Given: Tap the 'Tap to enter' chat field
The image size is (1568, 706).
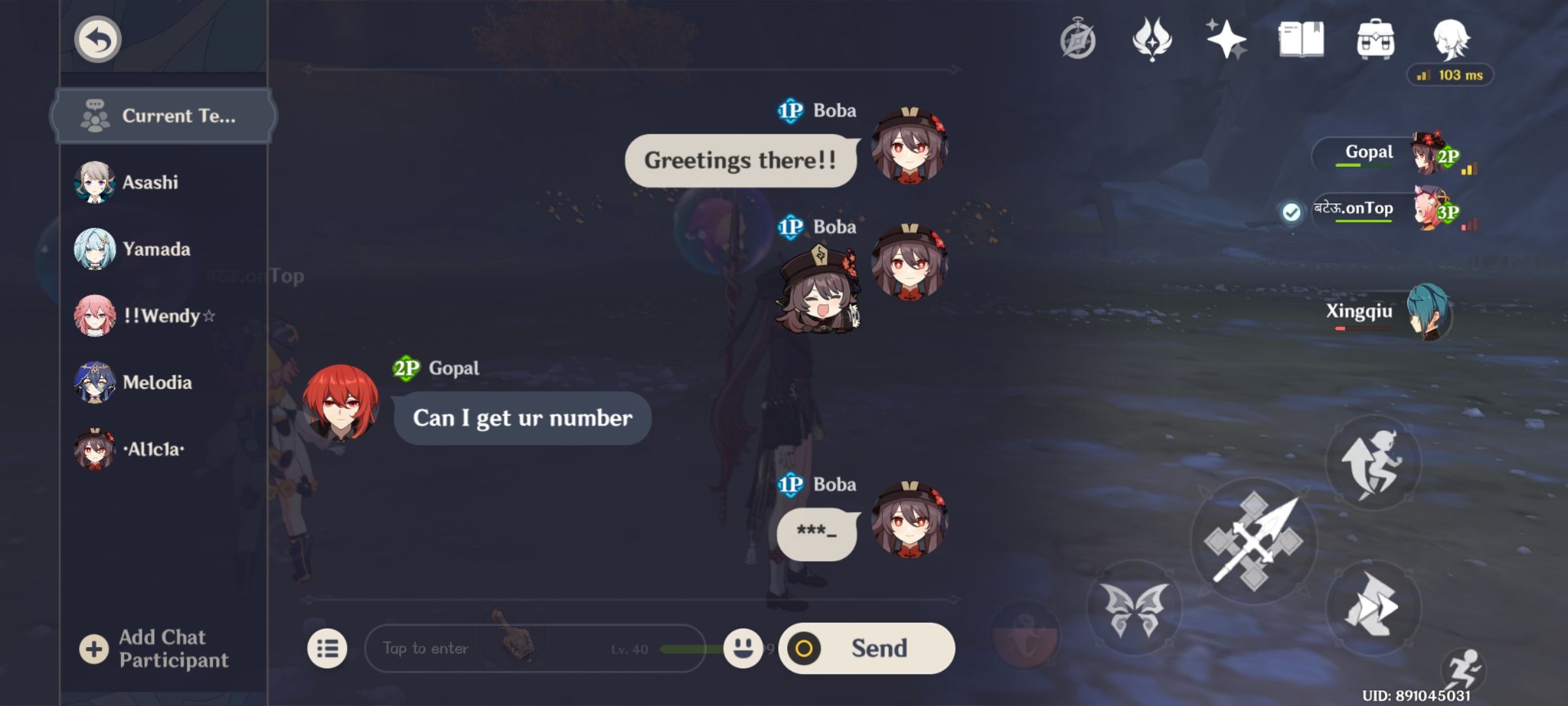Looking at the screenshot, I should (457, 647).
